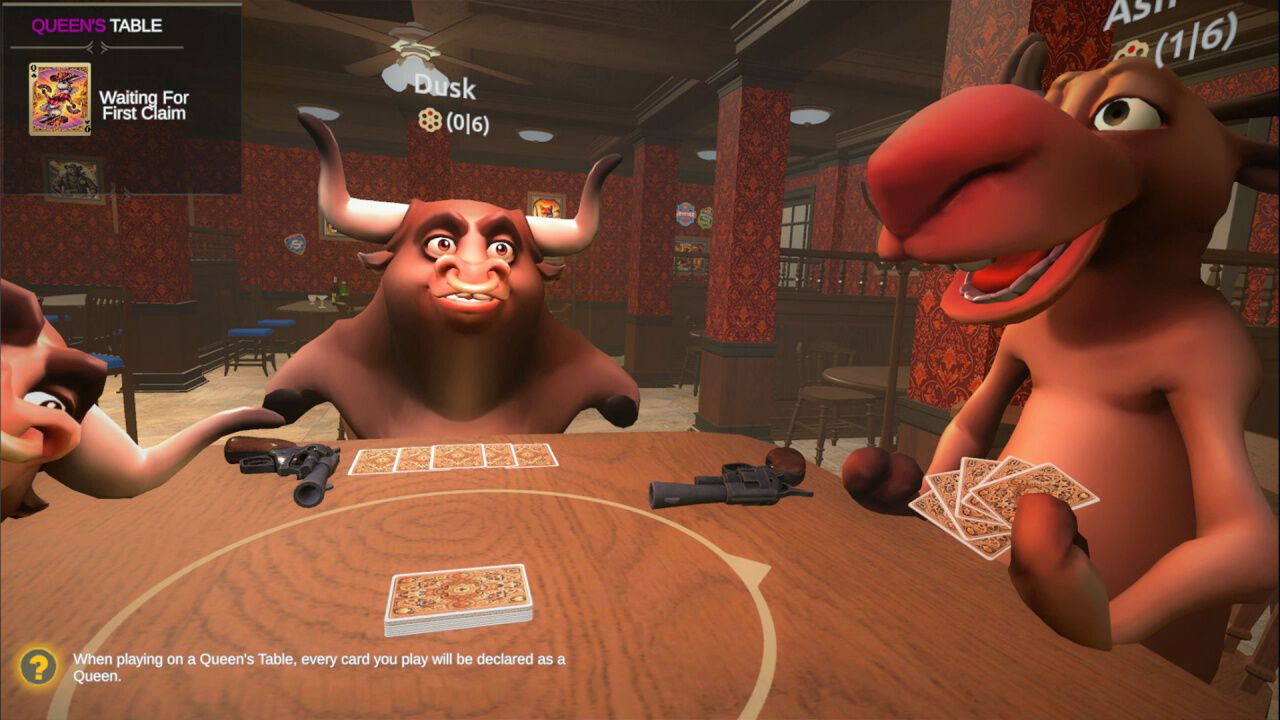1280x720 pixels.
Task: Click the "Waiting For First Claim" status text
Action: 145,105
